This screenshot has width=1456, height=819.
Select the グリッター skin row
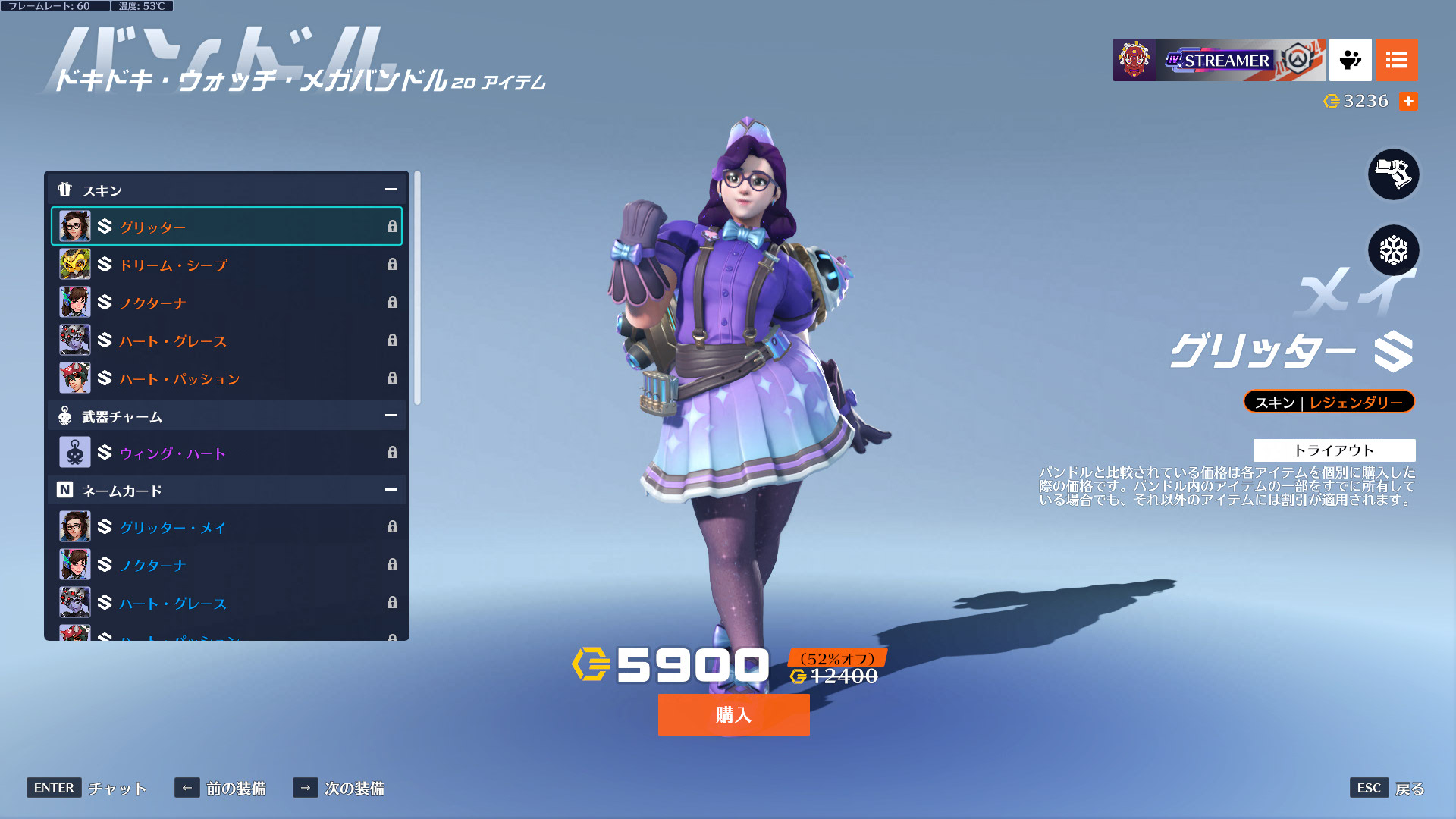click(x=226, y=227)
